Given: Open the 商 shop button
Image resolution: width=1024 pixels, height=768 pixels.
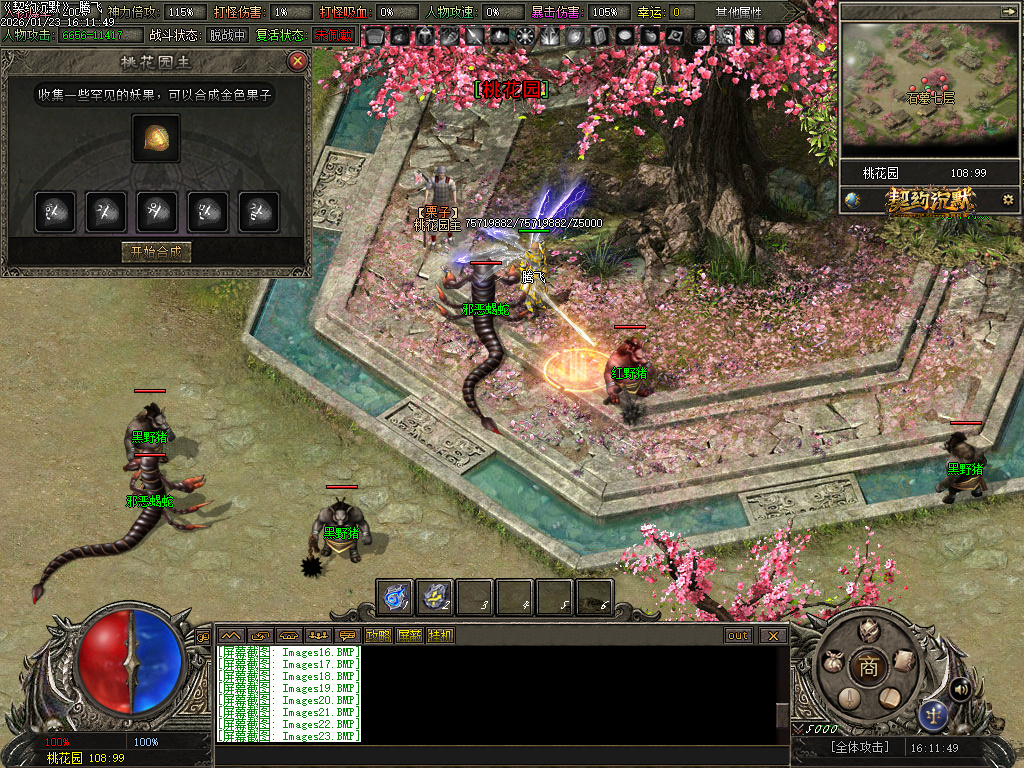Looking at the screenshot, I should pos(869,668).
